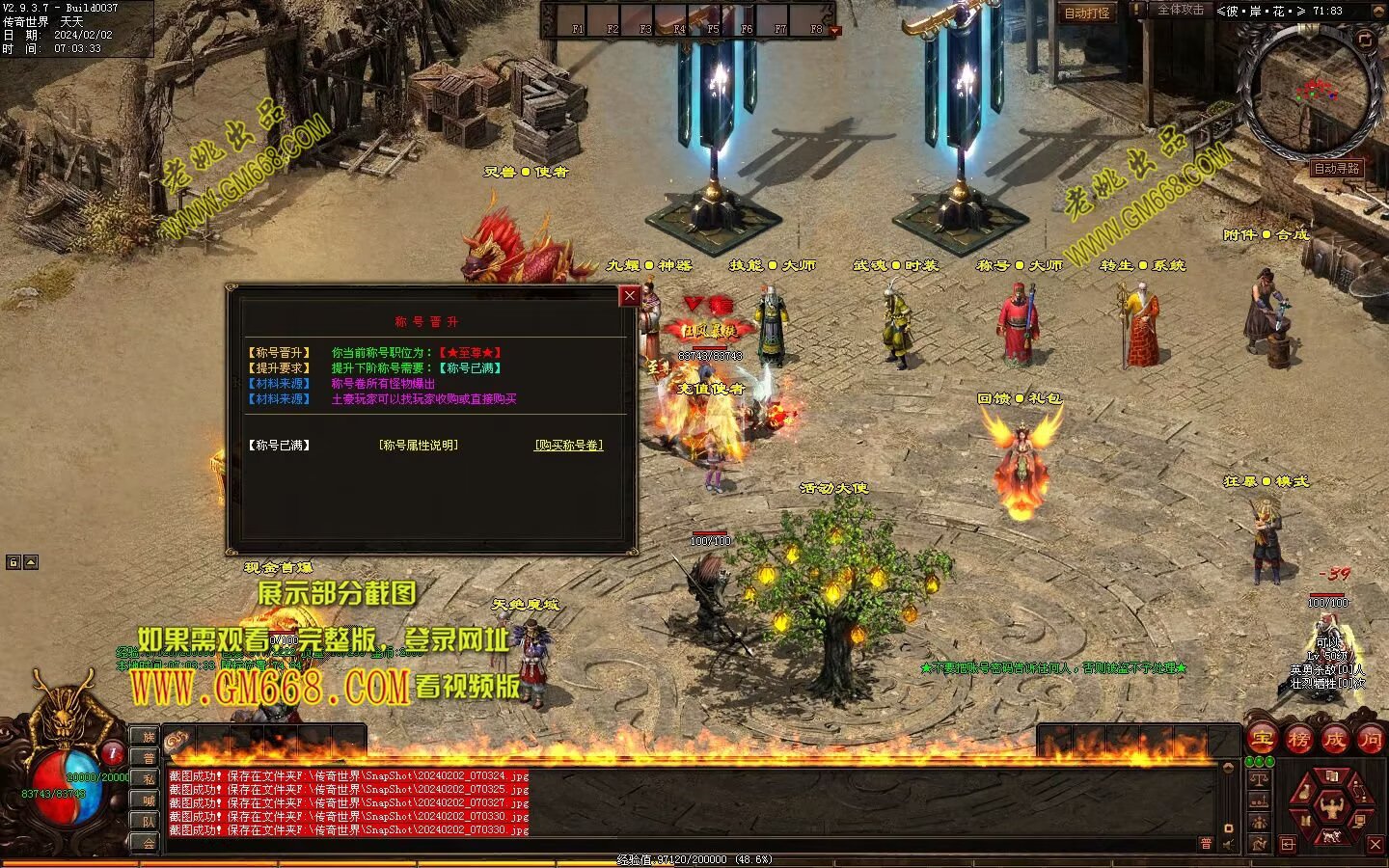Switch to the 队 team chat channel

149,822
